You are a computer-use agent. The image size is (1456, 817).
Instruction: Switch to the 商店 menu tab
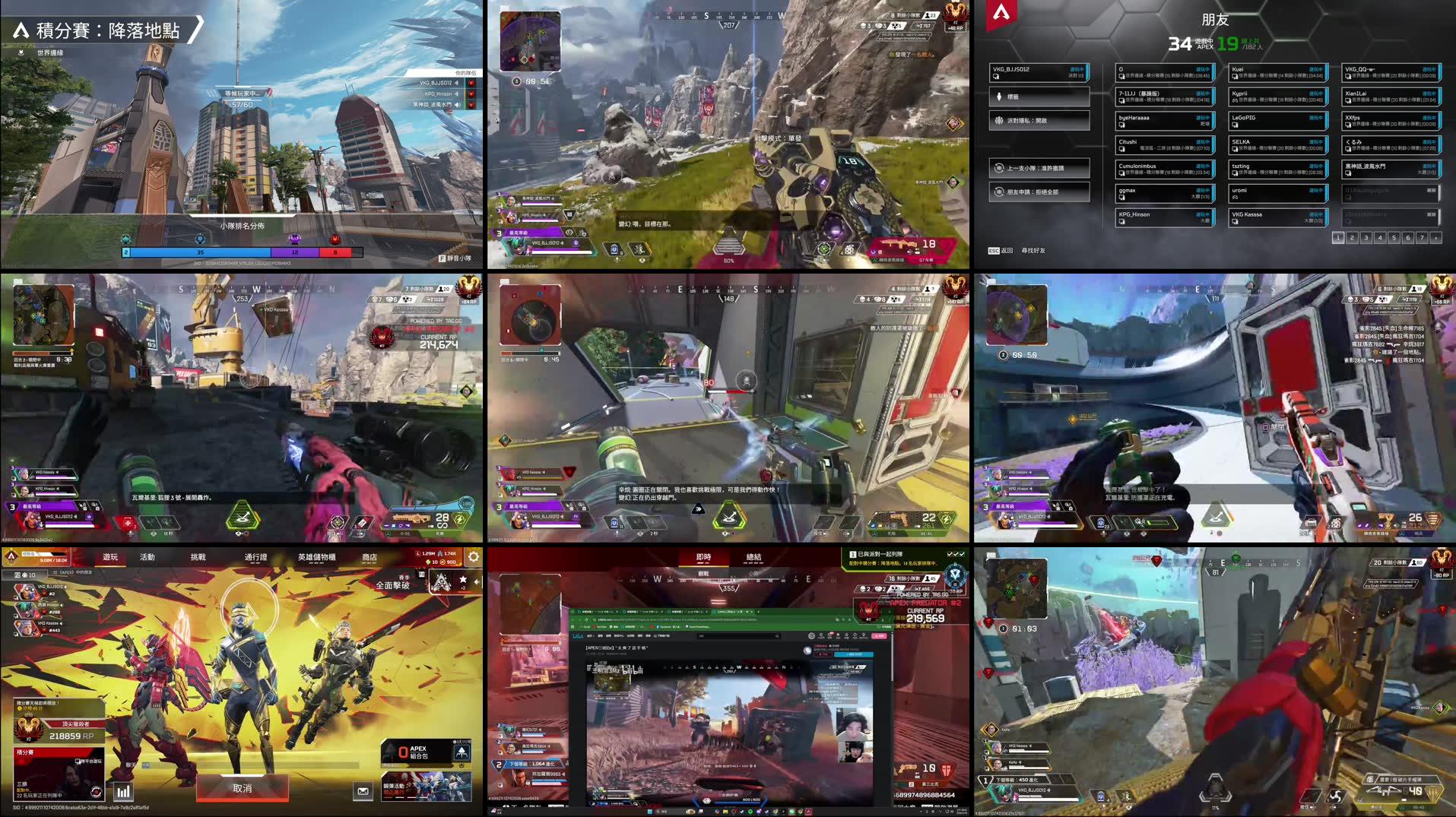point(370,558)
